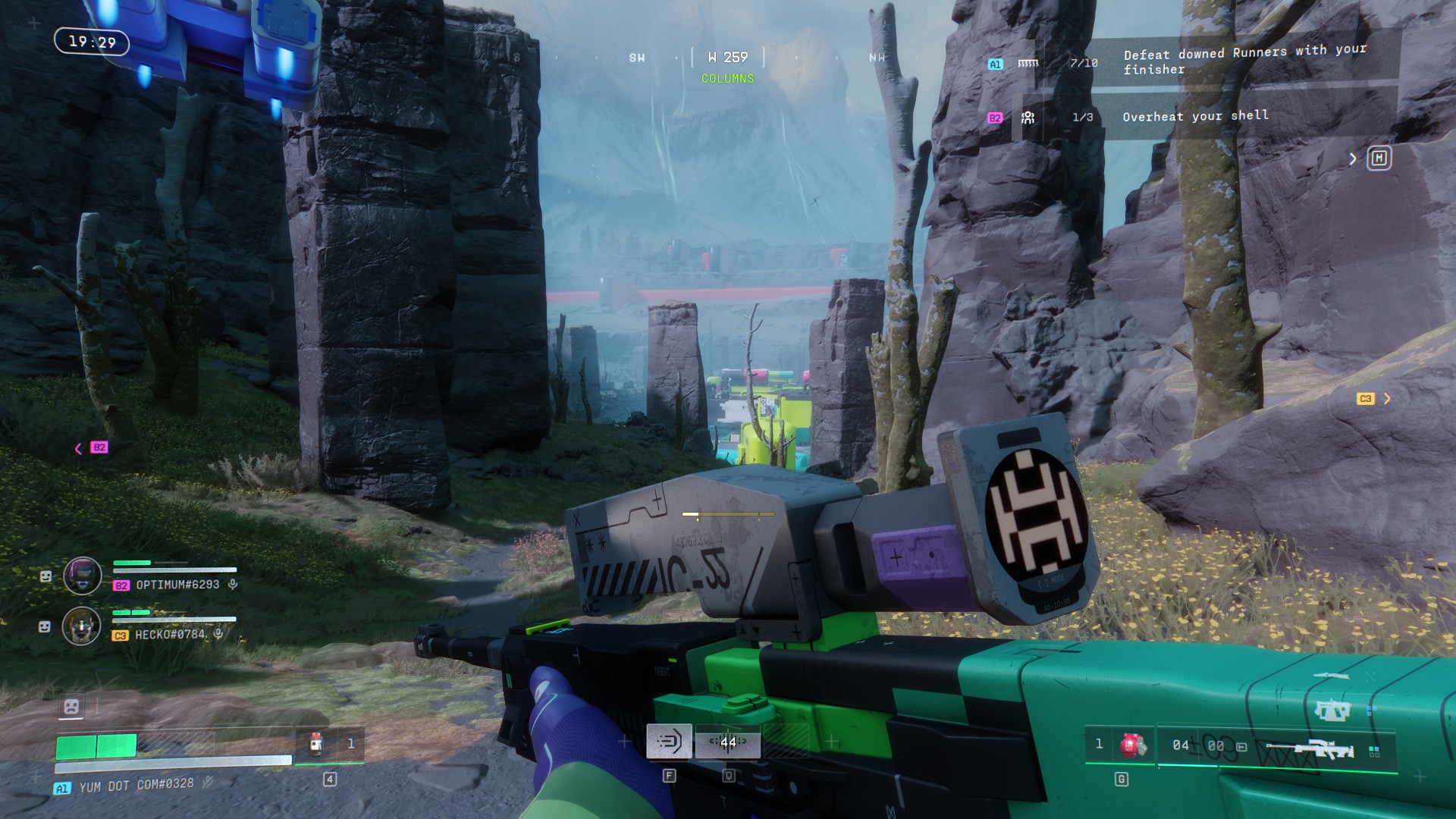Click the A1 tag on the Runners challenge

pos(996,65)
